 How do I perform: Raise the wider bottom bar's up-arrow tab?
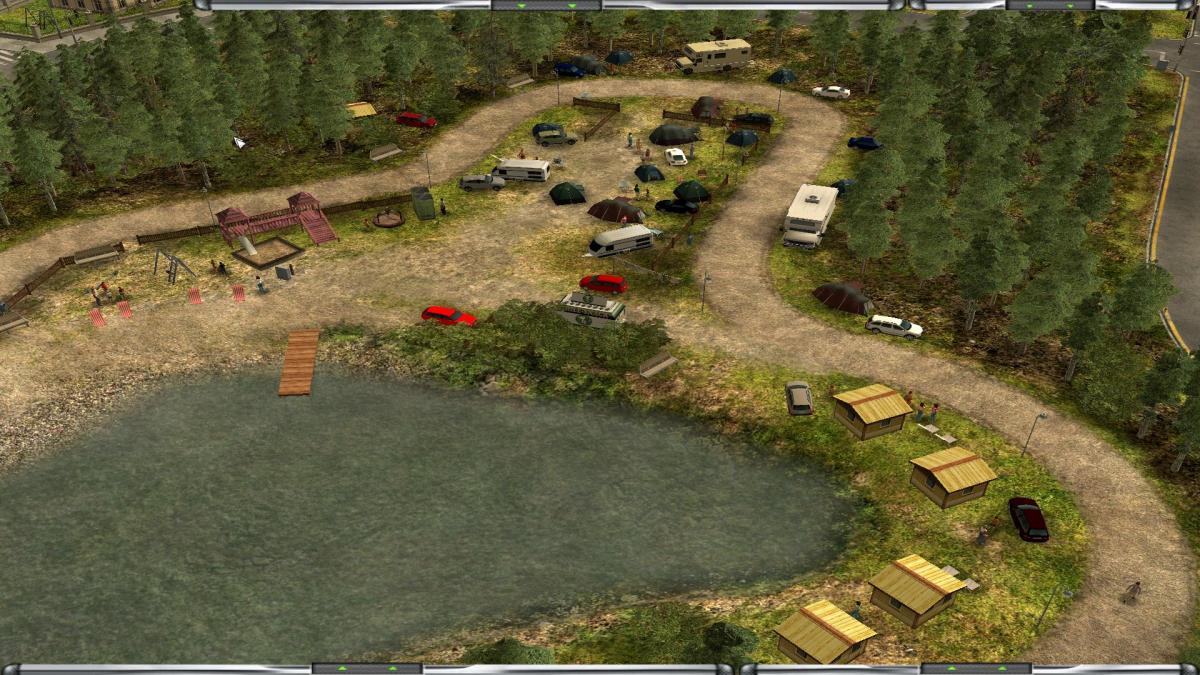[x=365, y=668]
